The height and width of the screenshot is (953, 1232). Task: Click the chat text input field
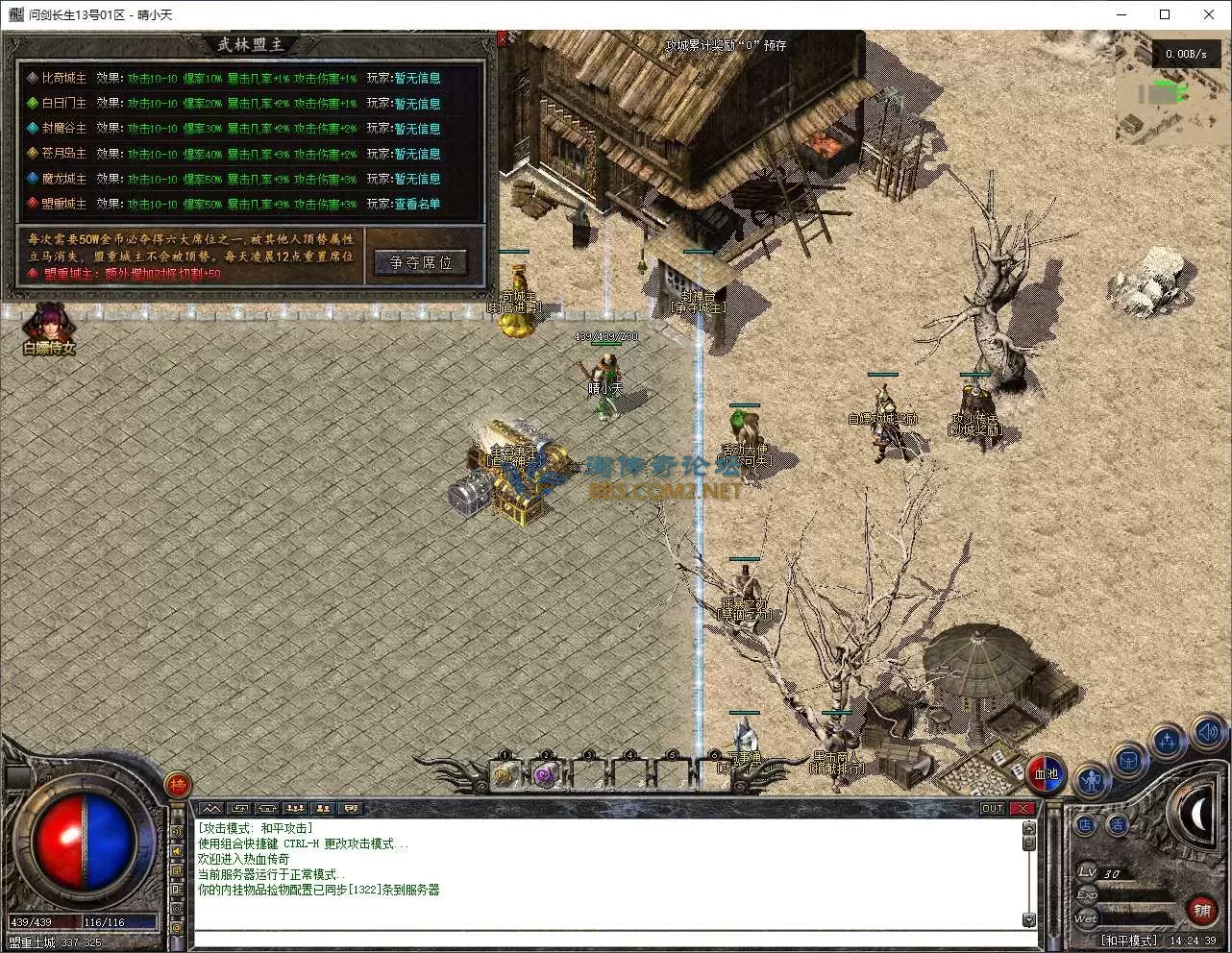tap(605, 938)
